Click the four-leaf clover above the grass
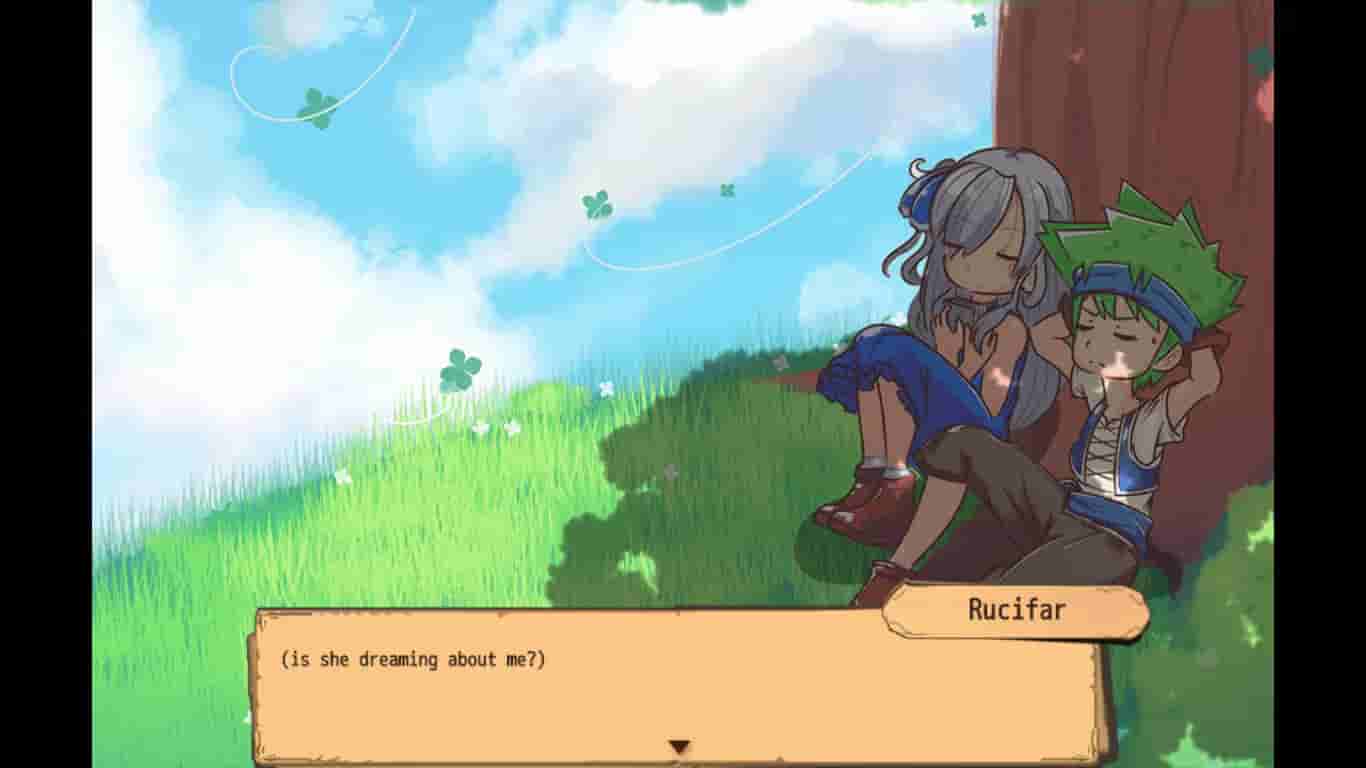1366x768 pixels. [459, 370]
